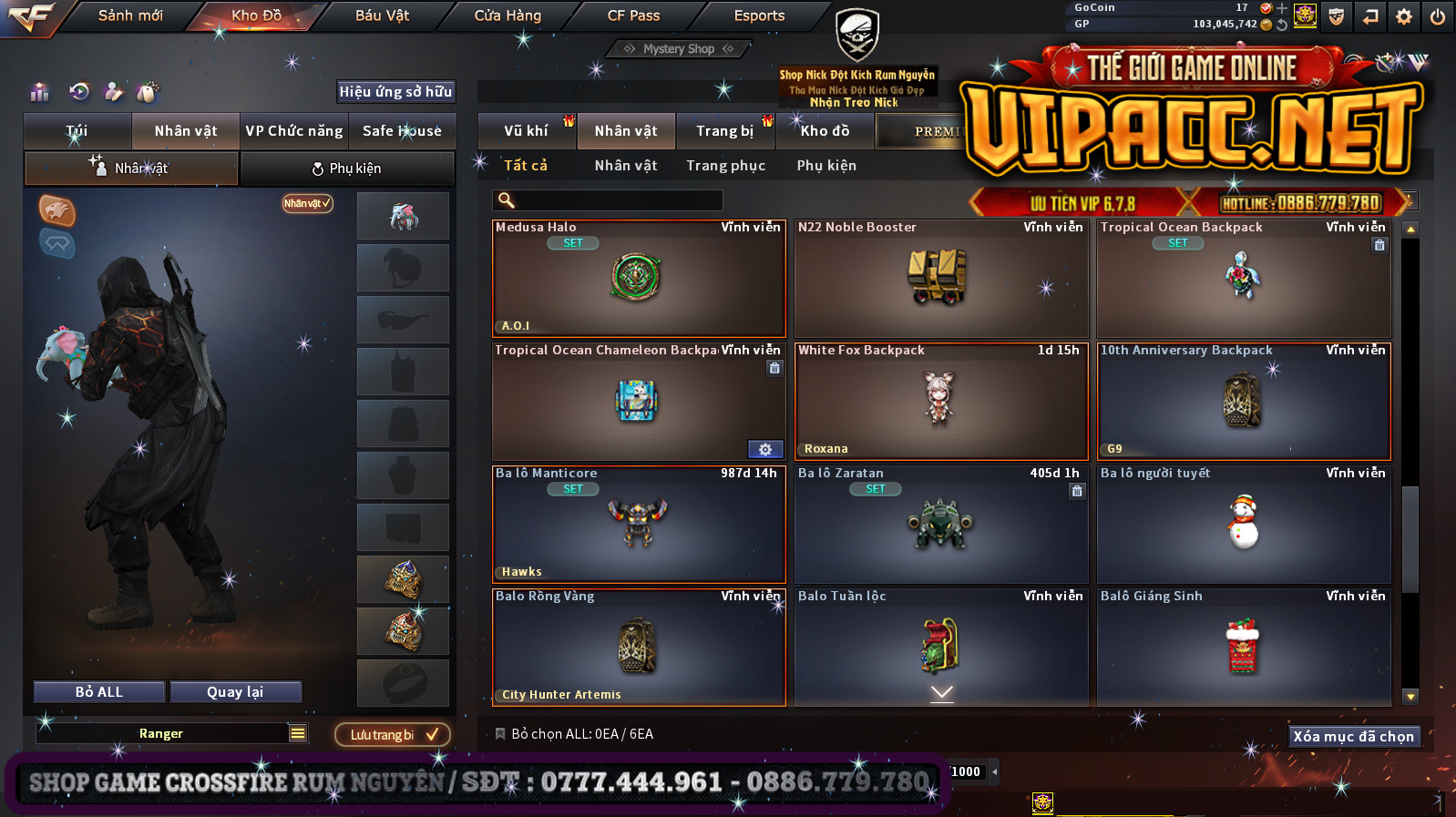Select the White Fox Backpack

click(x=940, y=402)
